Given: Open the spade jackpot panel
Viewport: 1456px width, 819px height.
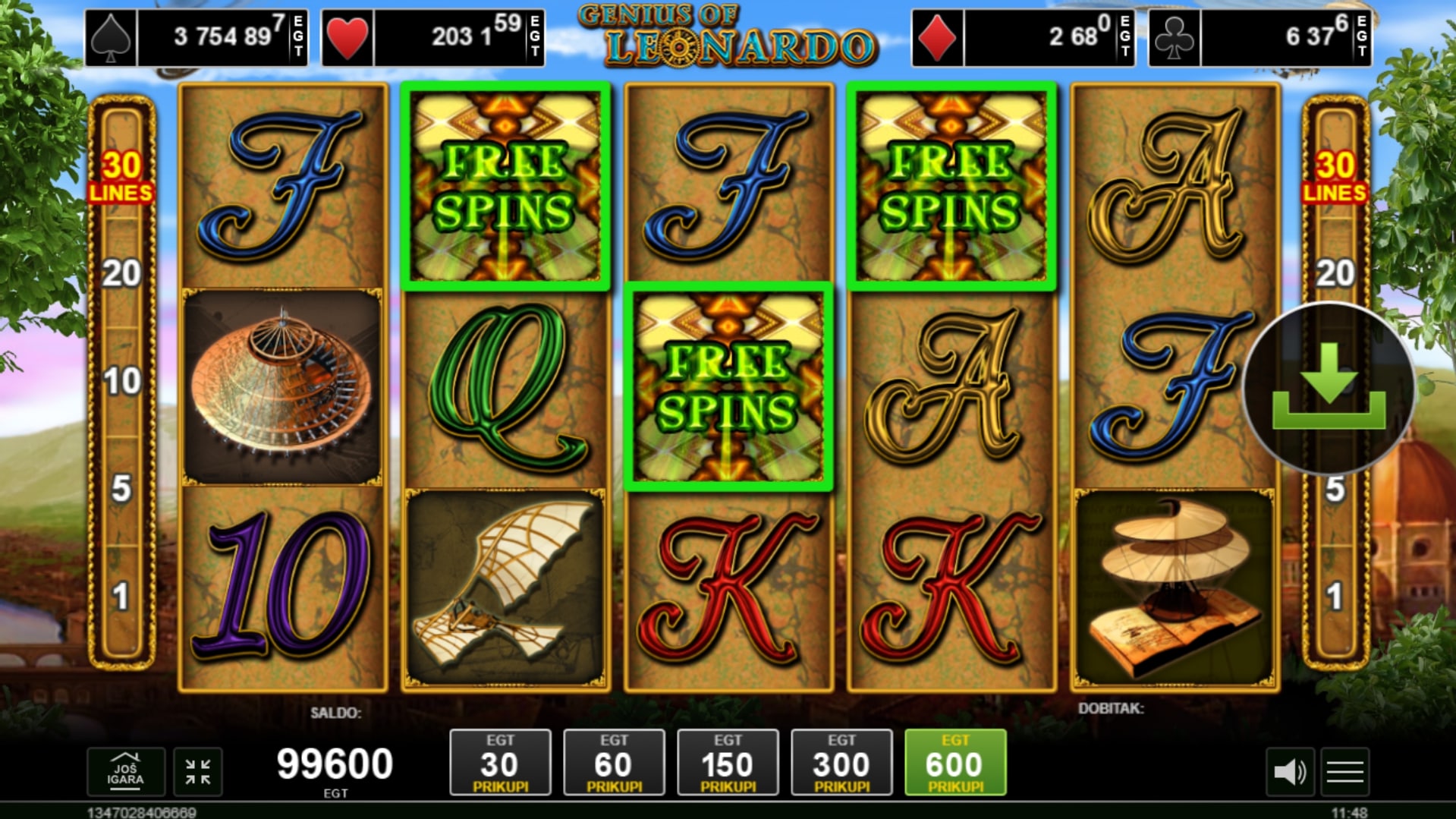Looking at the screenshot, I should (x=197, y=37).
